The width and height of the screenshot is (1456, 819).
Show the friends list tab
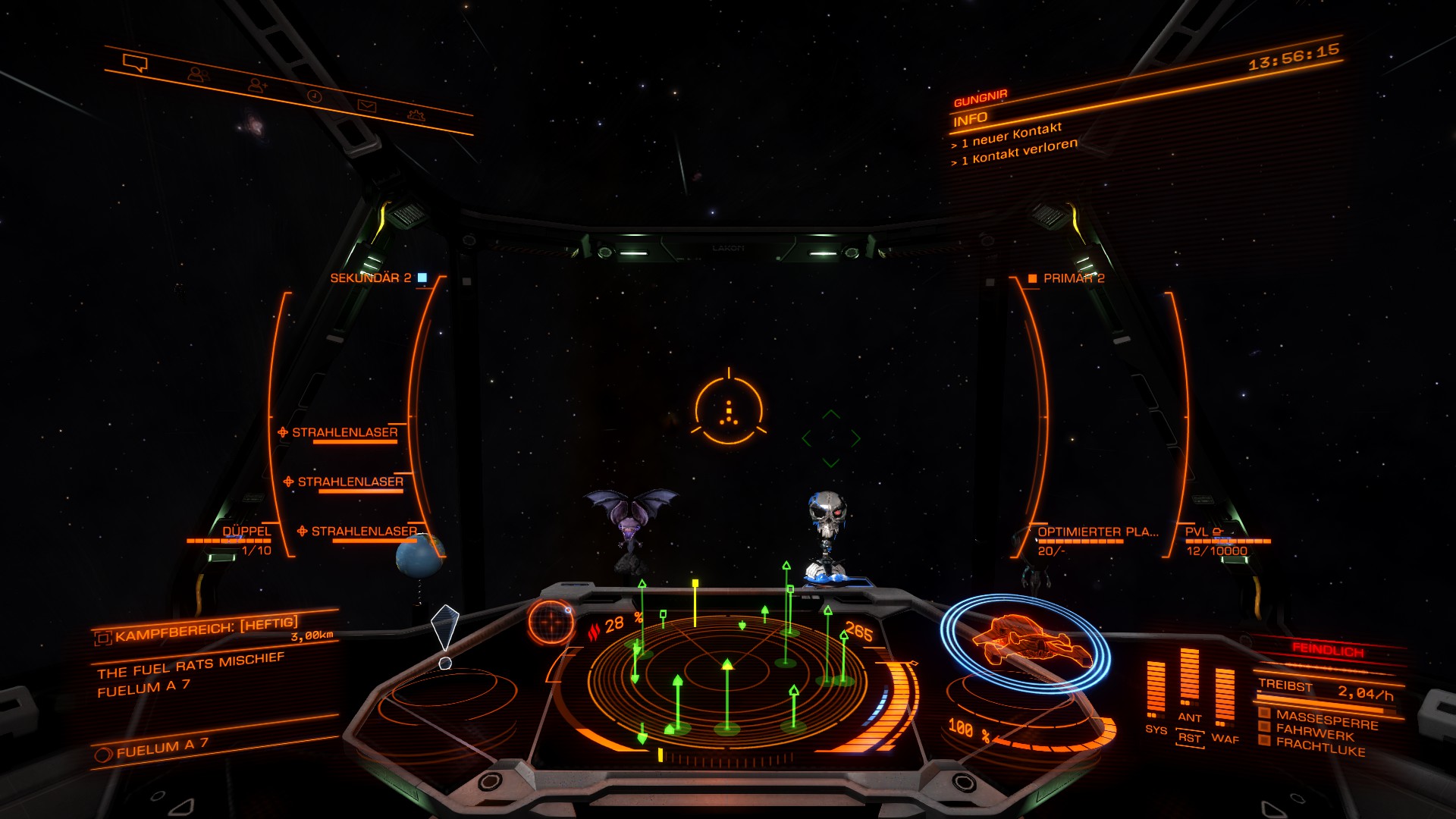tap(199, 74)
